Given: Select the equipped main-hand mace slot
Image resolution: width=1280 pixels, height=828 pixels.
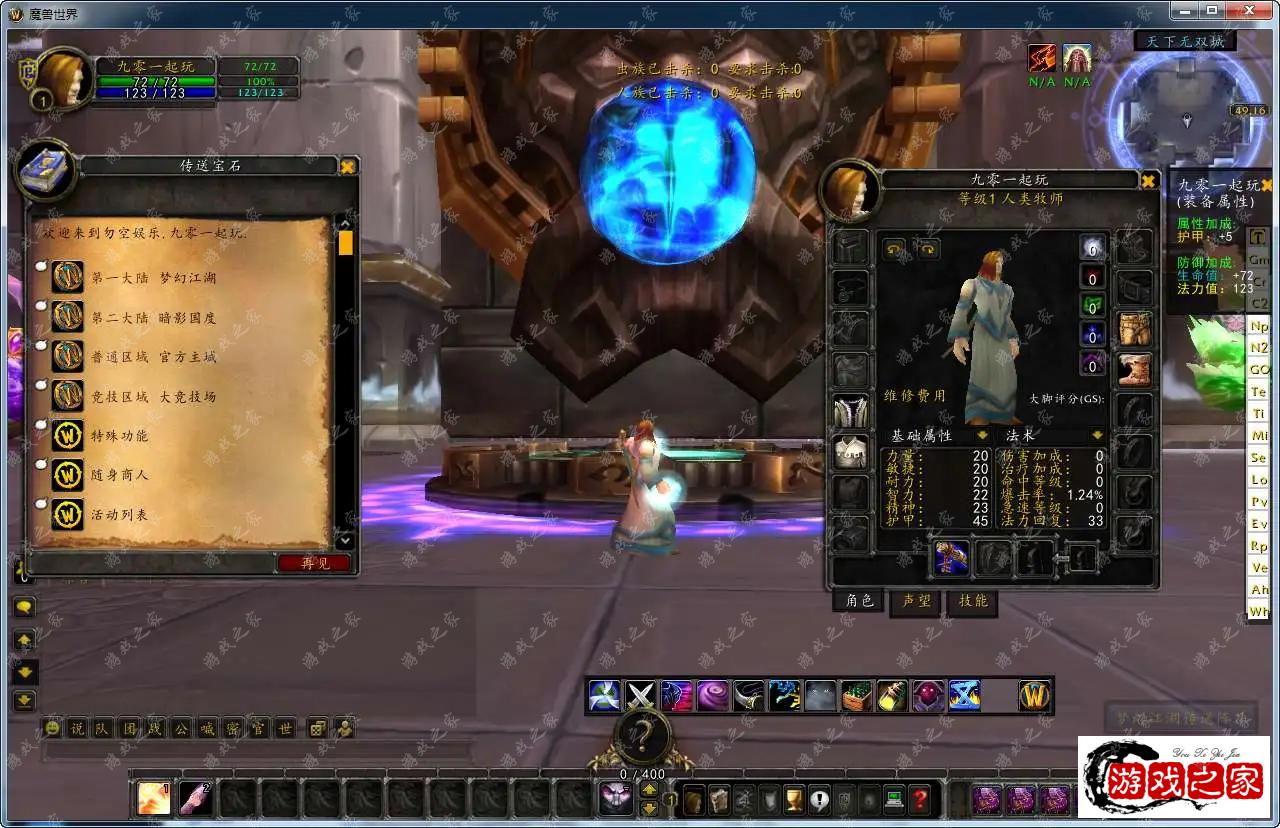Looking at the screenshot, I should coord(950,557).
